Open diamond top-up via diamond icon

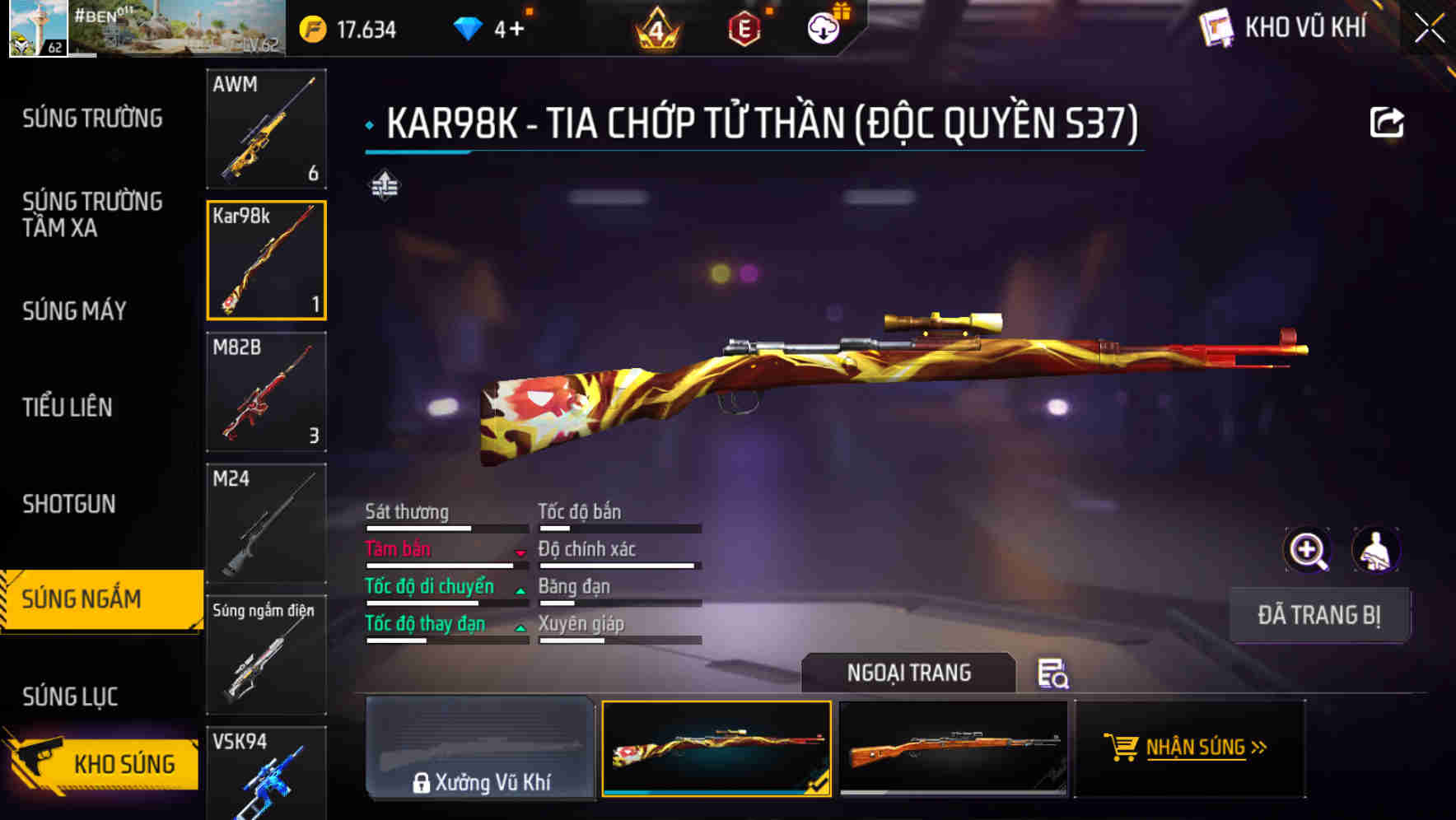coord(468,27)
